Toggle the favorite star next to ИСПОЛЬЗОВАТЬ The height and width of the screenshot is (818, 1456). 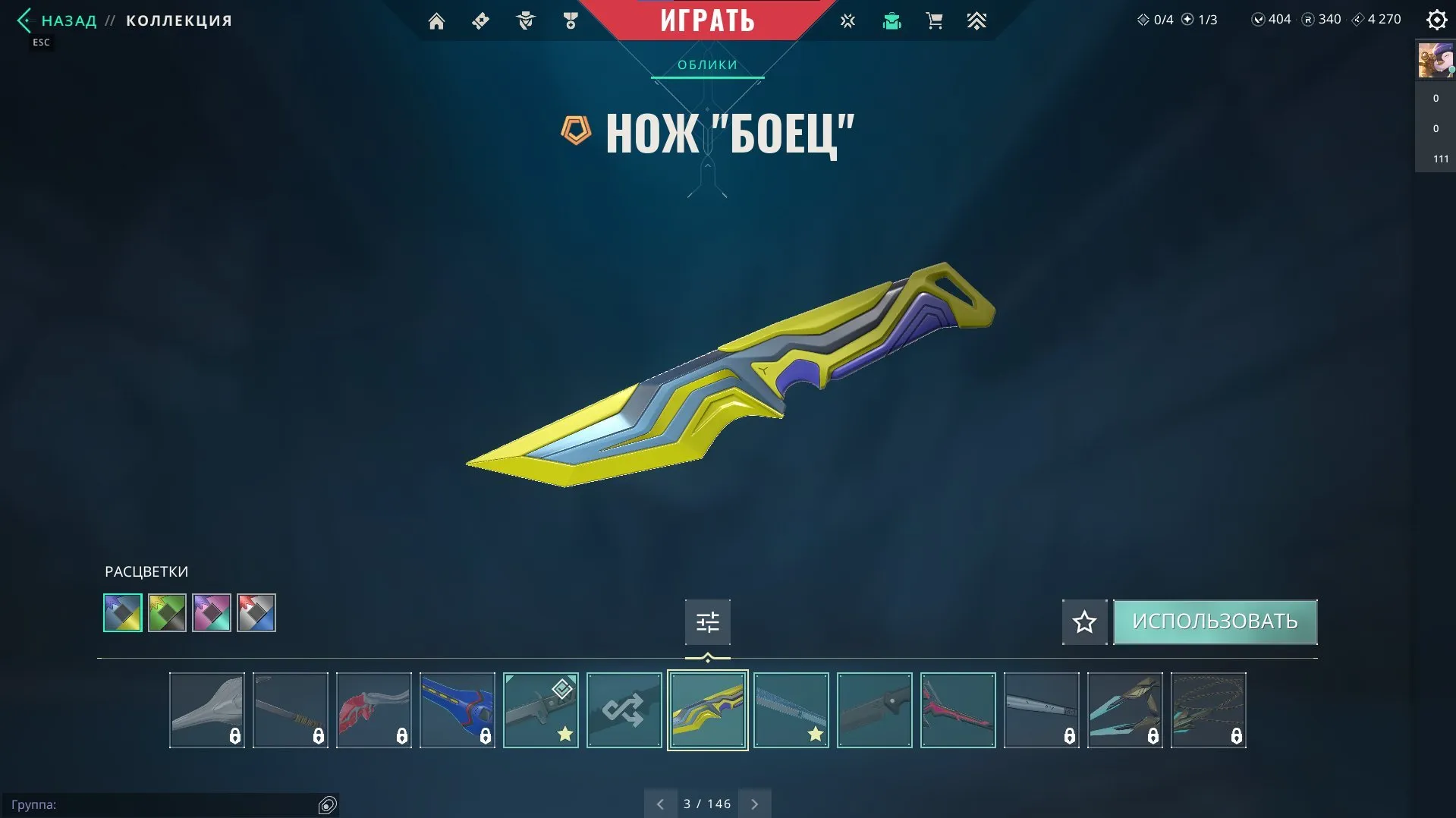(1083, 622)
